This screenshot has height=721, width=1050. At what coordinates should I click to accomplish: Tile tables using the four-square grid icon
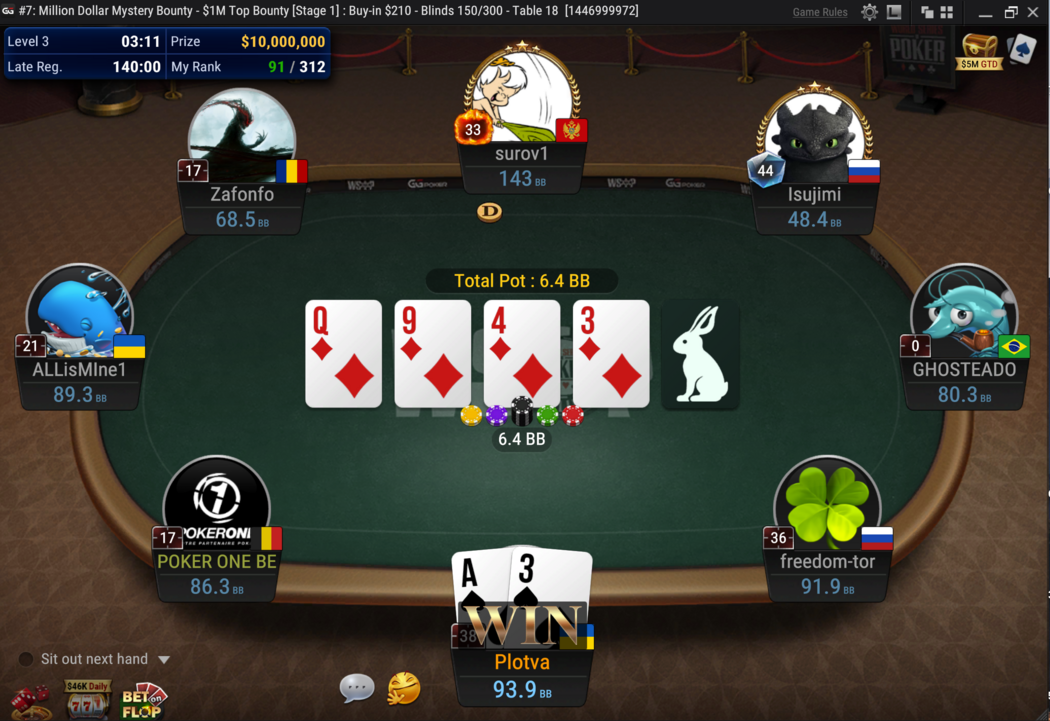point(946,12)
